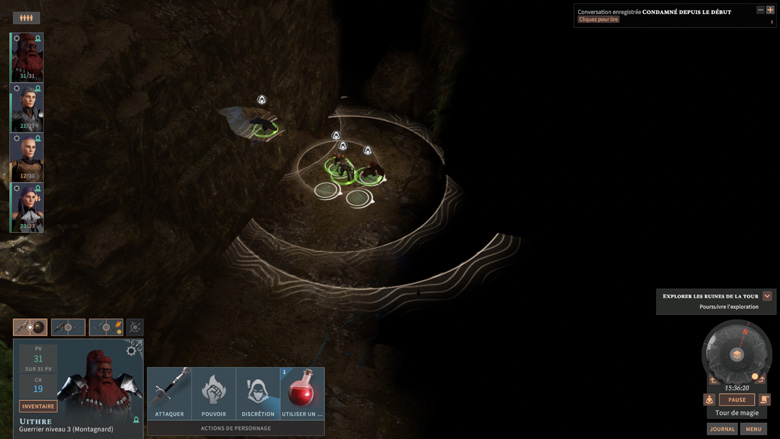Open the scroll icon beside Pause

tap(764, 400)
